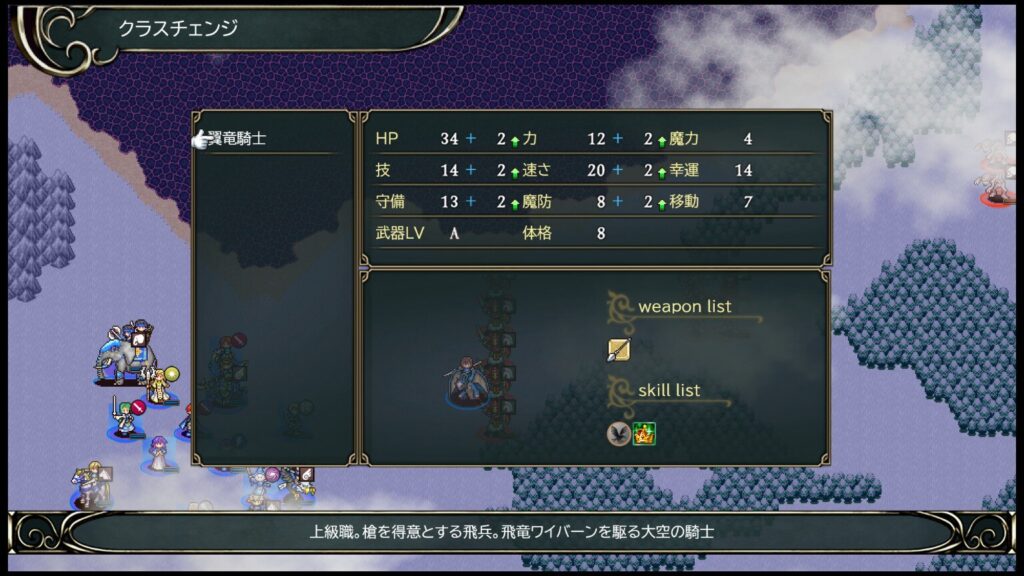Inspect the green crown skill icon
The height and width of the screenshot is (576, 1024).
coord(643,433)
